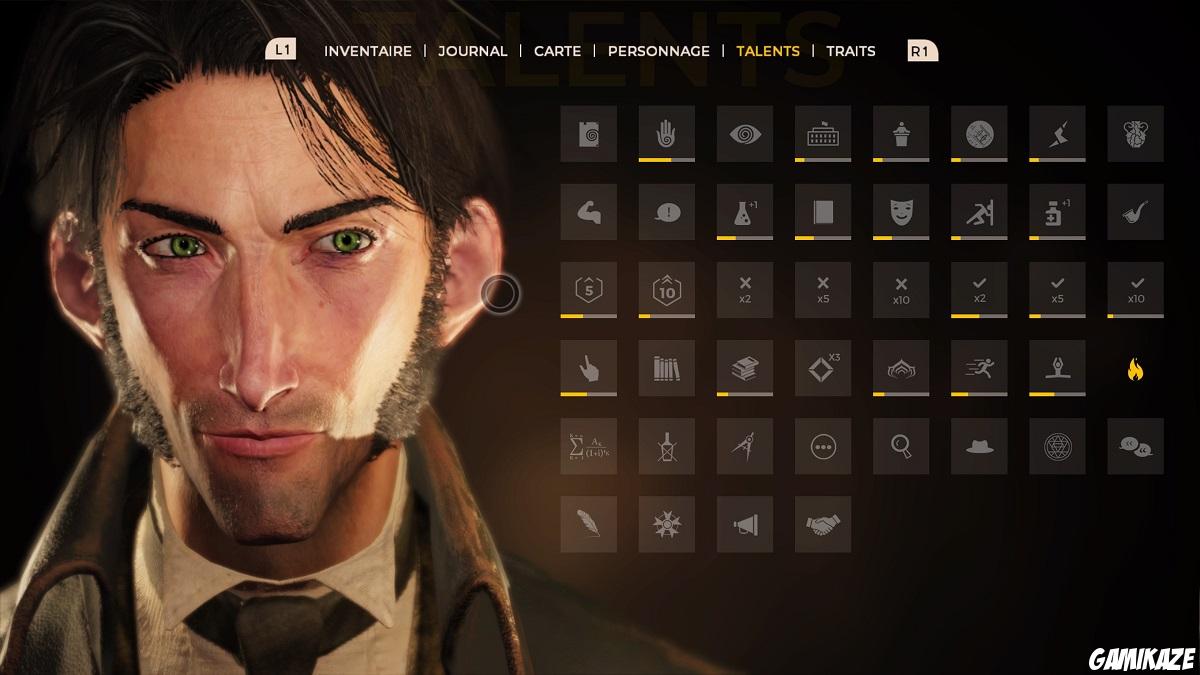The image size is (1200, 675).
Task: Choose the math formula talent
Action: (x=589, y=446)
